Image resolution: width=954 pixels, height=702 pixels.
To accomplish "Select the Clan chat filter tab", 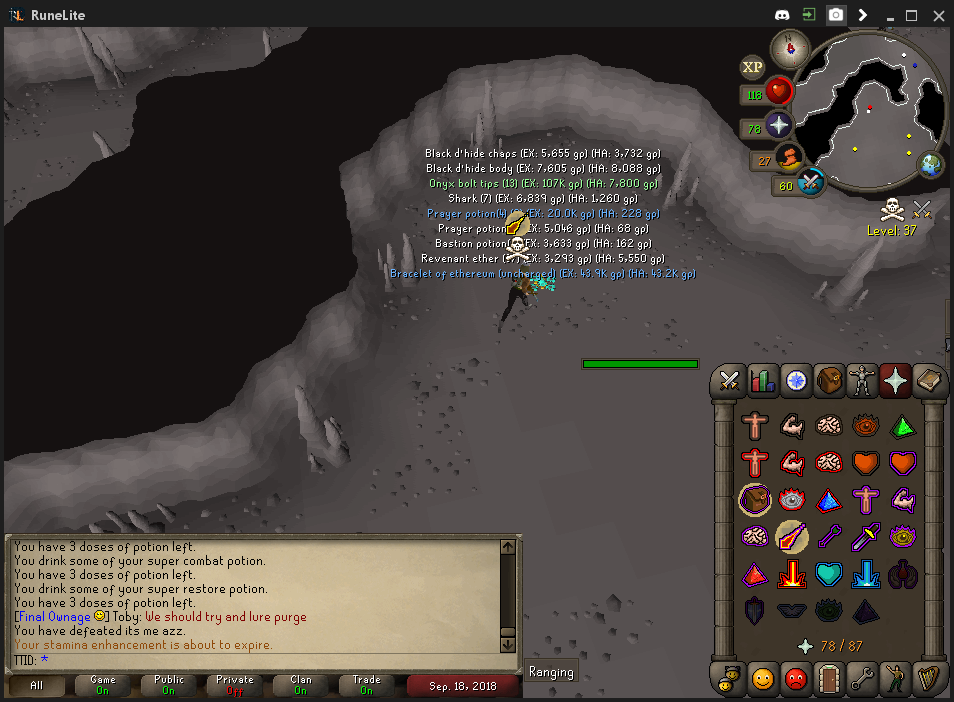I will (x=301, y=685).
